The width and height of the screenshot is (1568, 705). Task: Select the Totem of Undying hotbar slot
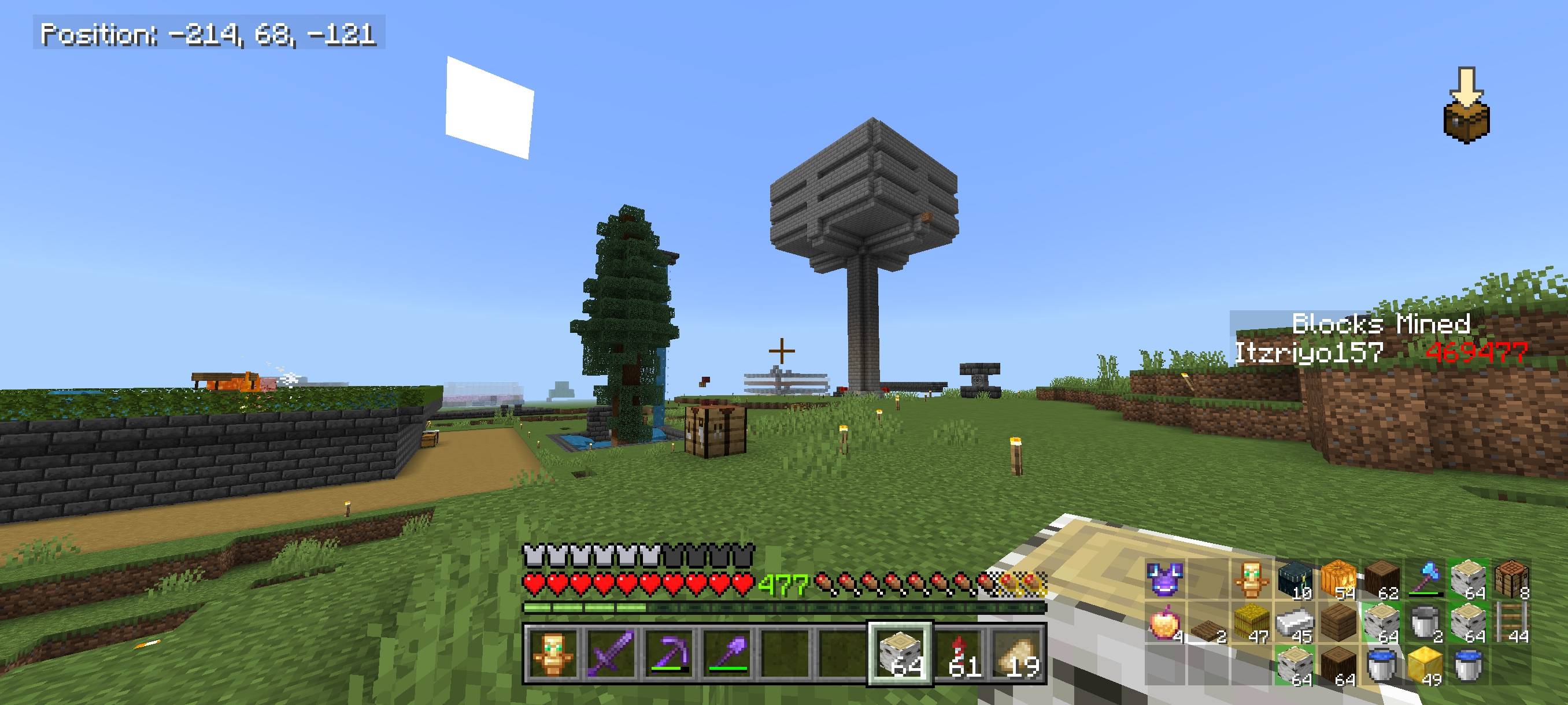point(554,666)
